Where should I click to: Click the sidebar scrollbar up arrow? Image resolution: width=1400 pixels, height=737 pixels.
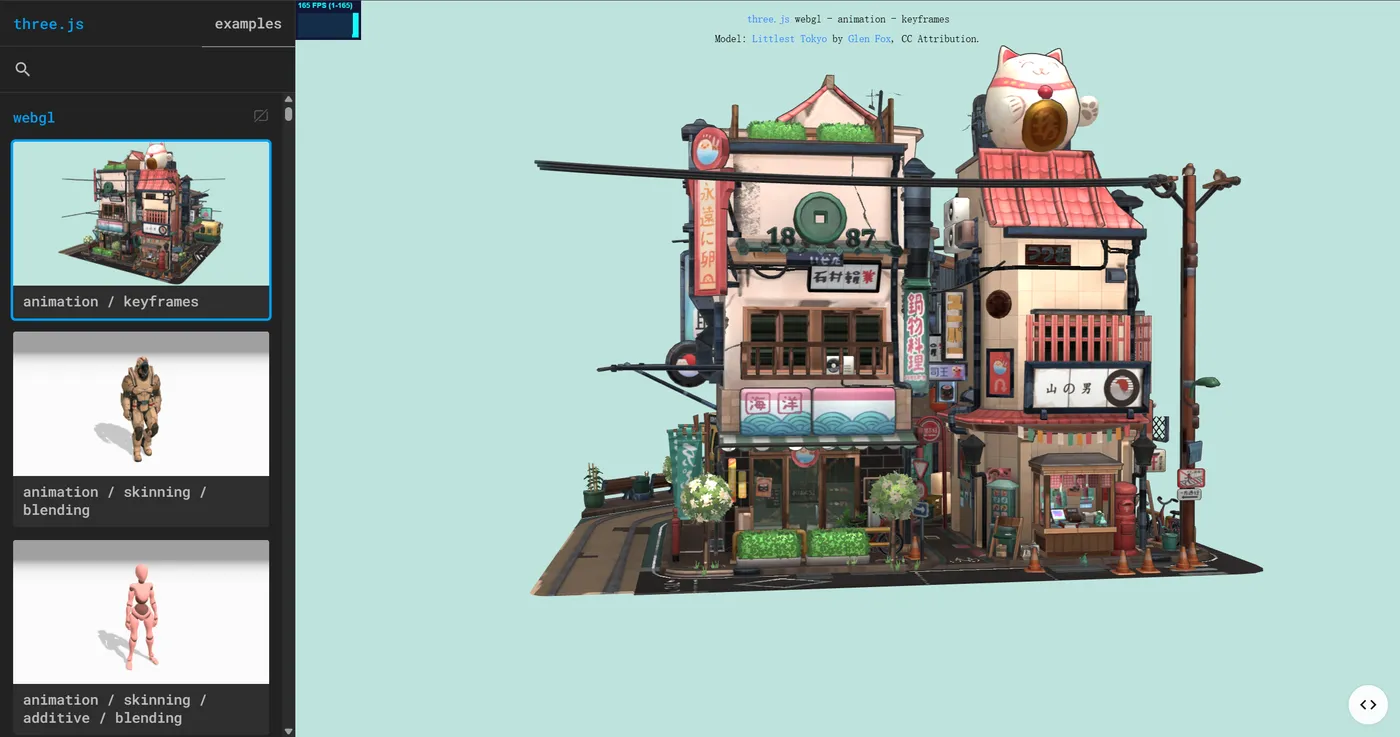click(x=289, y=100)
